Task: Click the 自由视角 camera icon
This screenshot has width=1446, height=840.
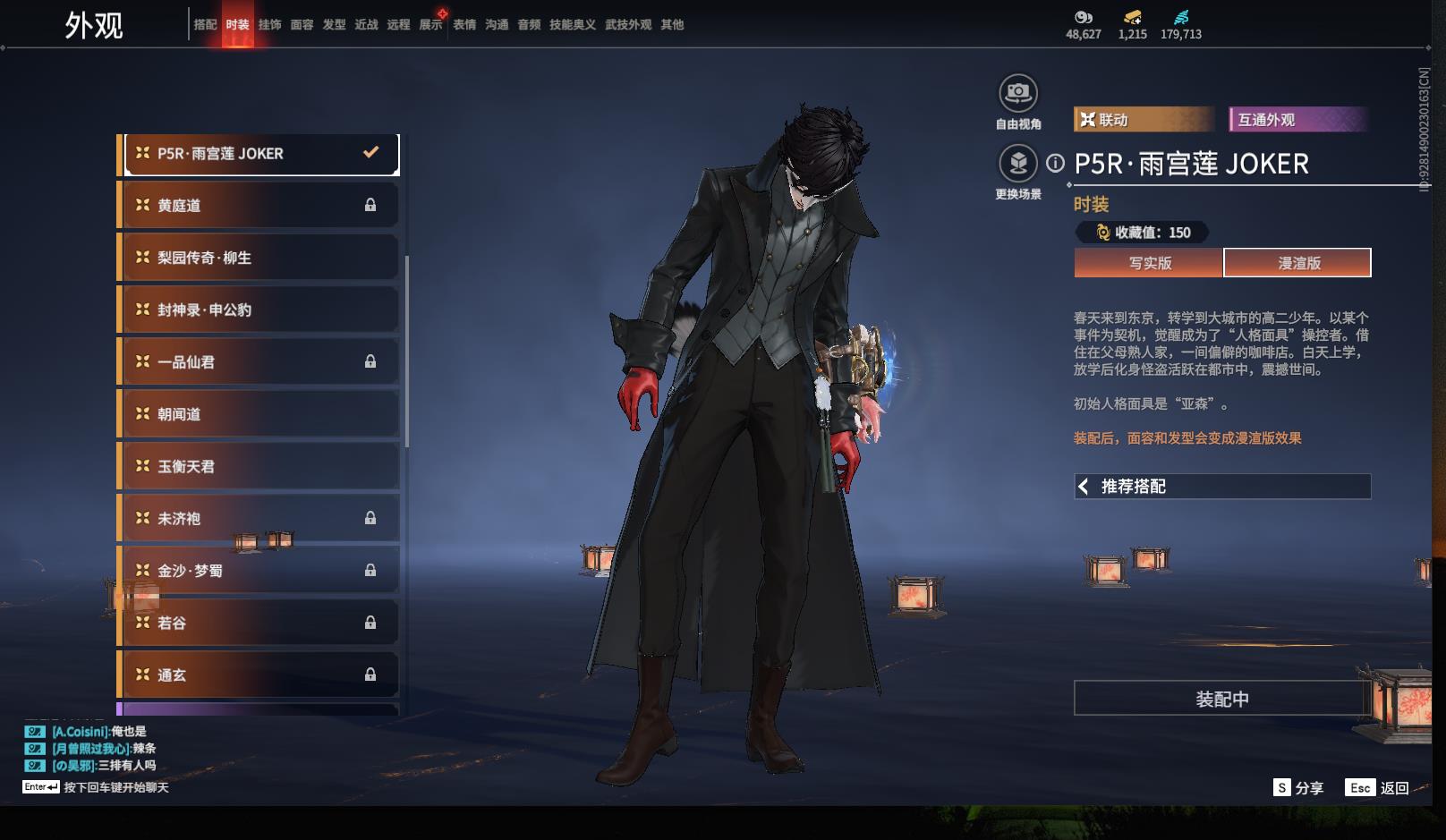Action: [1018, 93]
